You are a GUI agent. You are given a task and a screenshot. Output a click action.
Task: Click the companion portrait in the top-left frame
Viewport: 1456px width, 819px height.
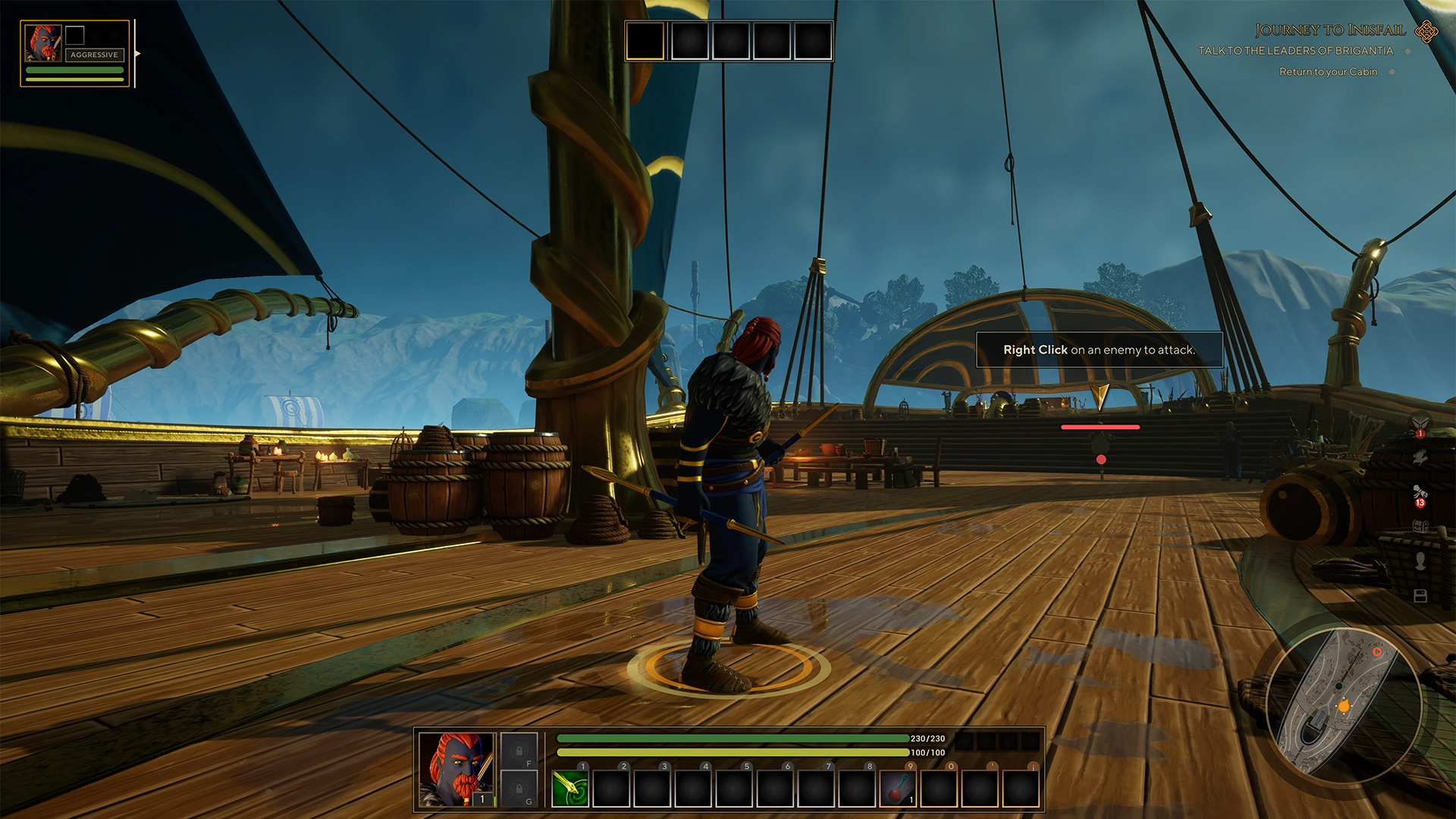pos(42,42)
